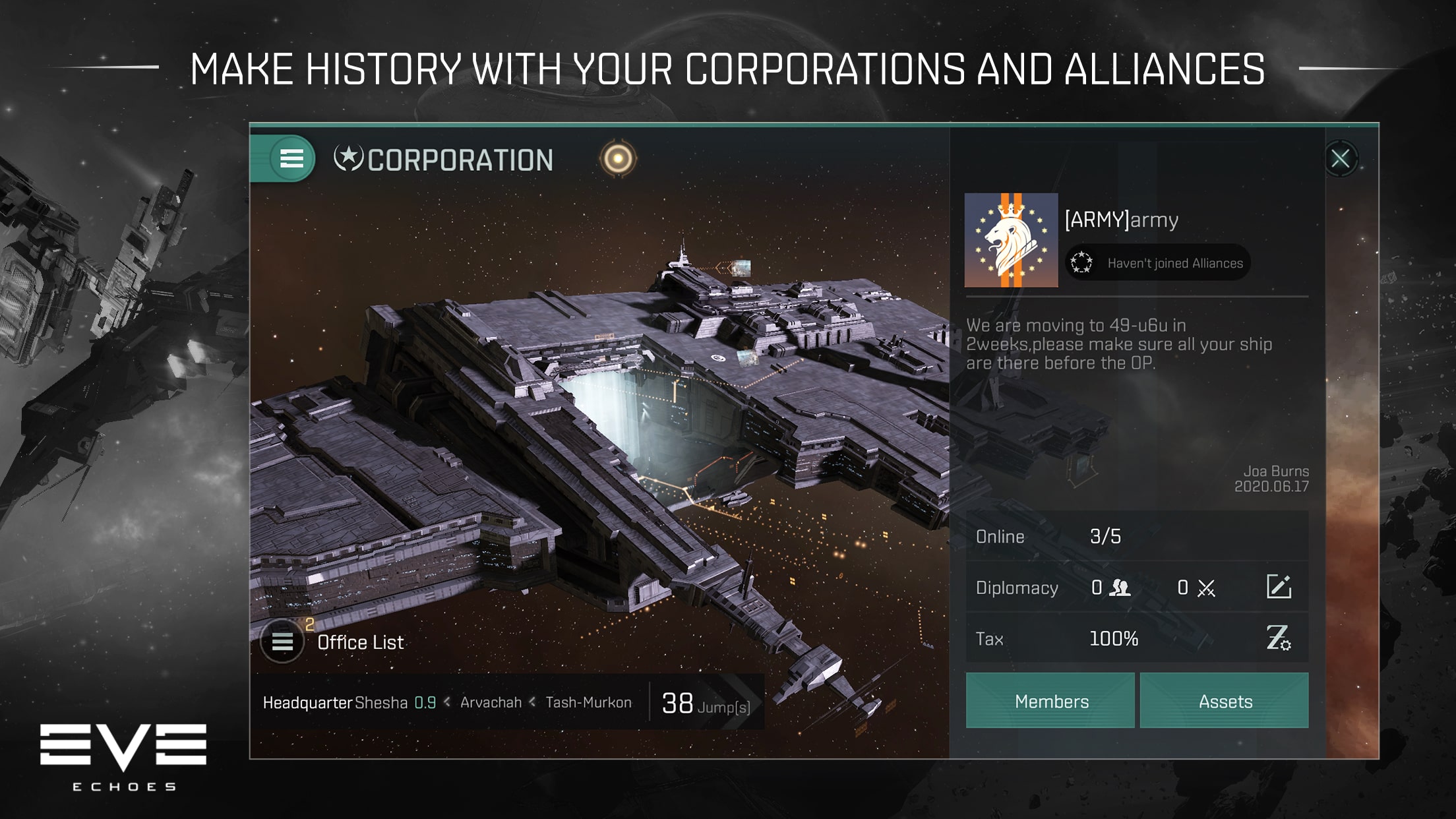Open the green hamburger menu
The image size is (1456, 819).
pos(291,159)
